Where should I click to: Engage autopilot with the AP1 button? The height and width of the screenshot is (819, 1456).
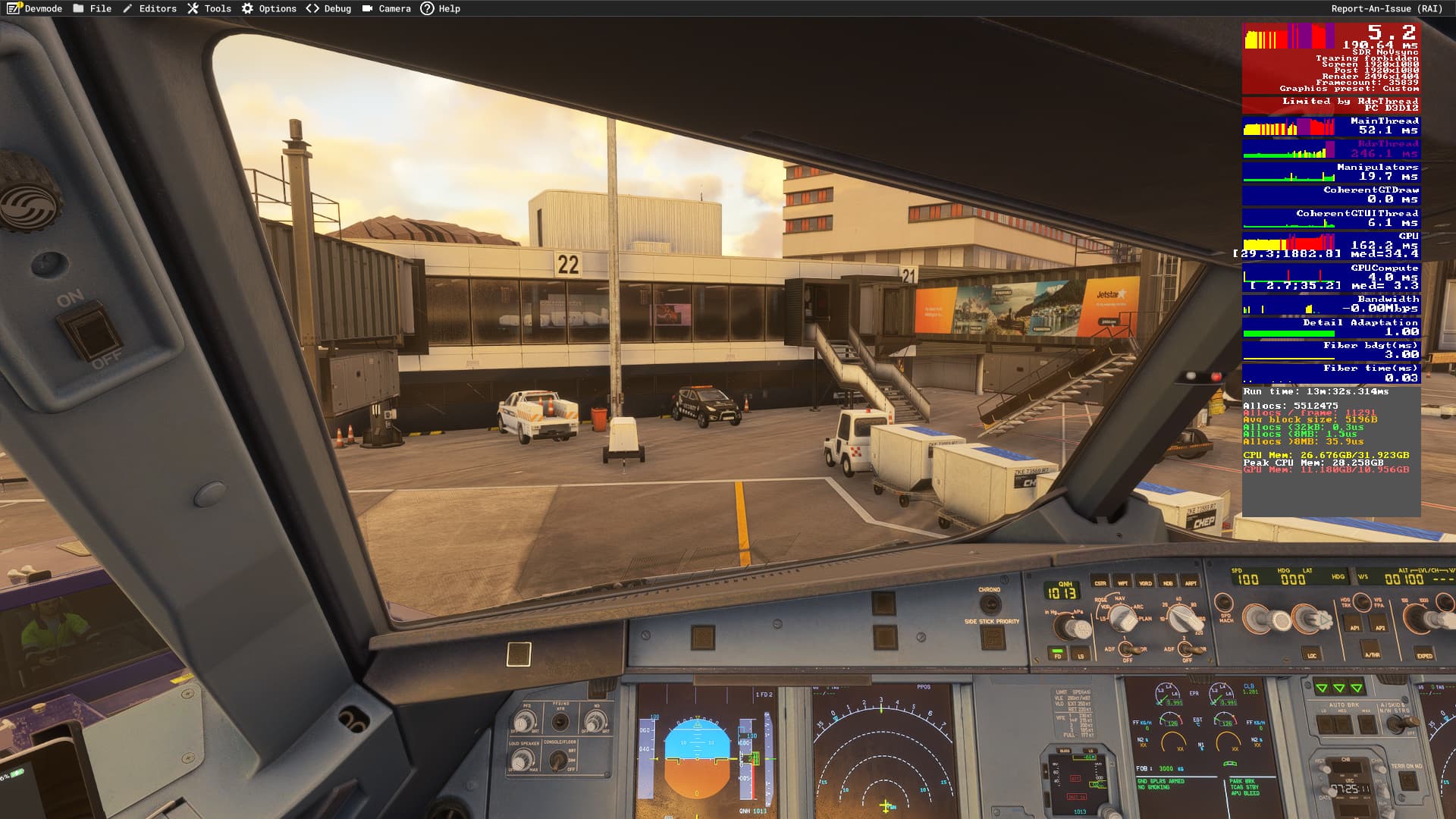(1352, 623)
